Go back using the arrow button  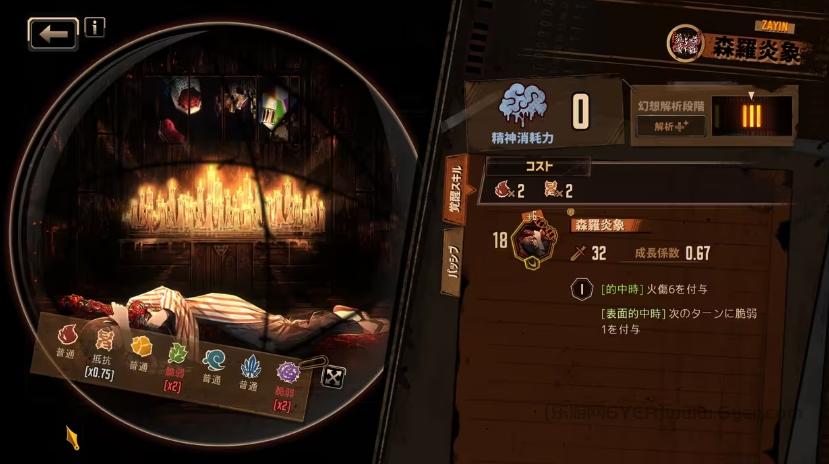[x=53, y=34]
